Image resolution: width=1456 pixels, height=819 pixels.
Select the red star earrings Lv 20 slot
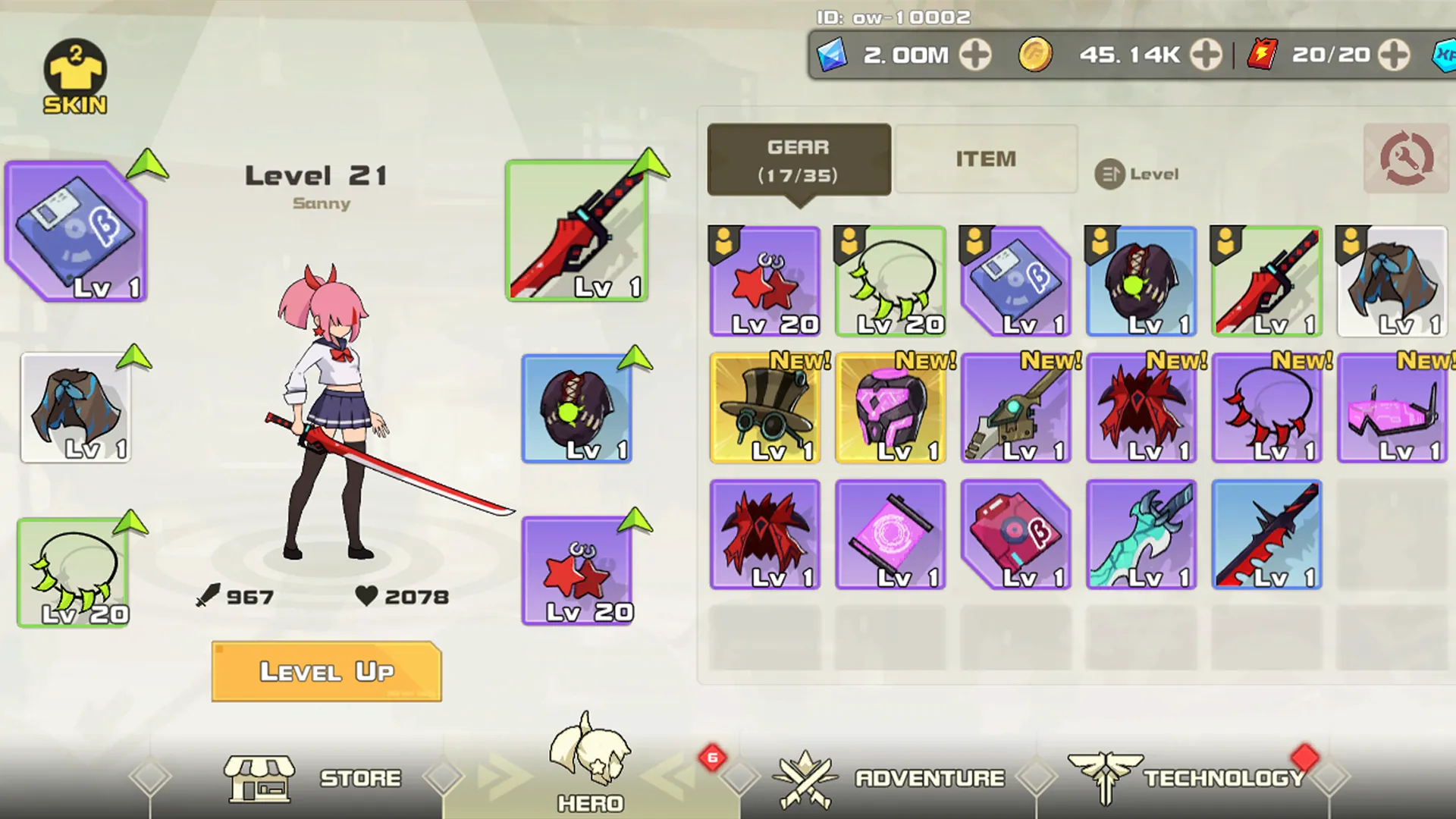pos(578,570)
